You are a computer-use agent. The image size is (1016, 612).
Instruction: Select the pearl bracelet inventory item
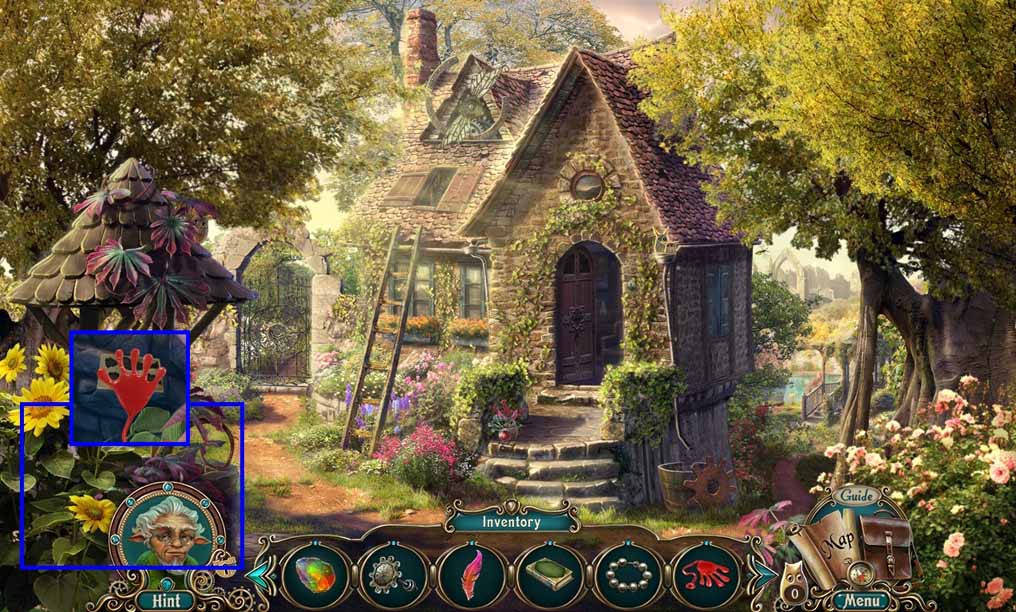[628, 576]
